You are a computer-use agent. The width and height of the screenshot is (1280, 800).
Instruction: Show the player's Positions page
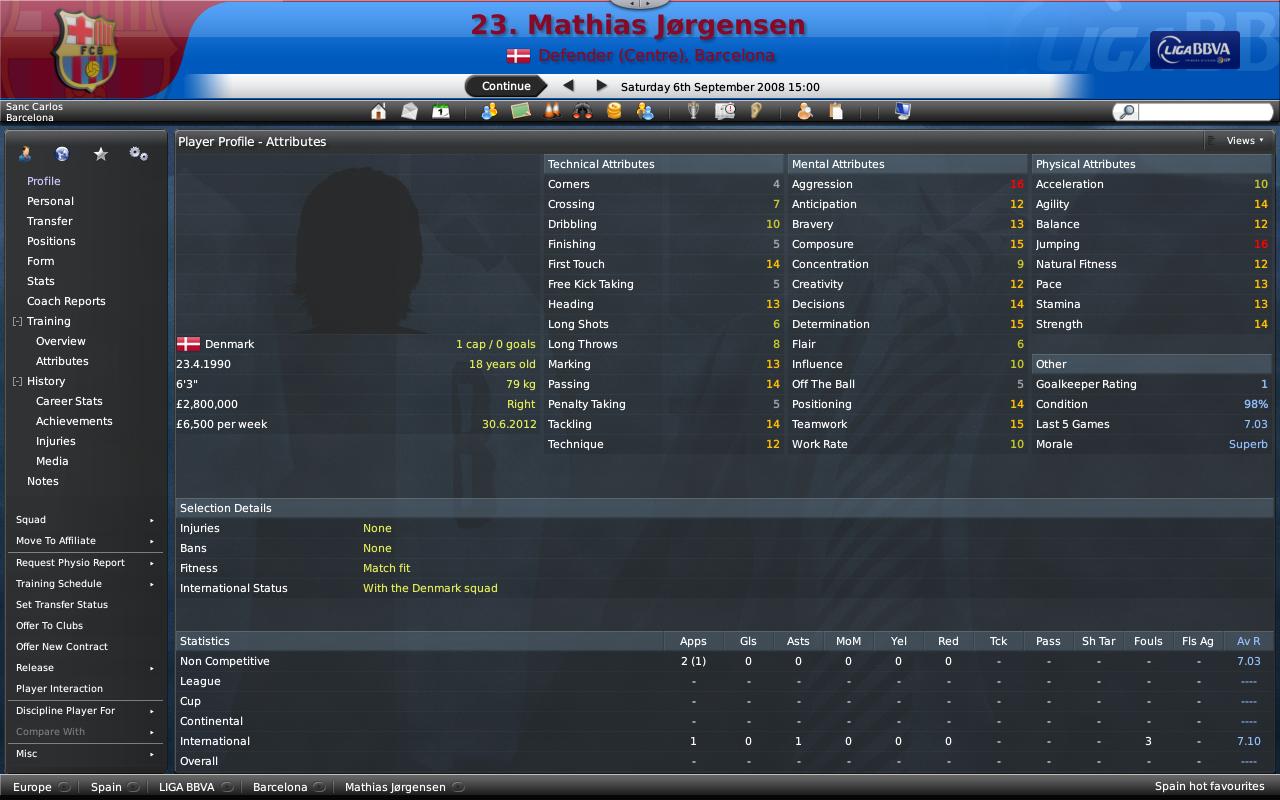51,241
